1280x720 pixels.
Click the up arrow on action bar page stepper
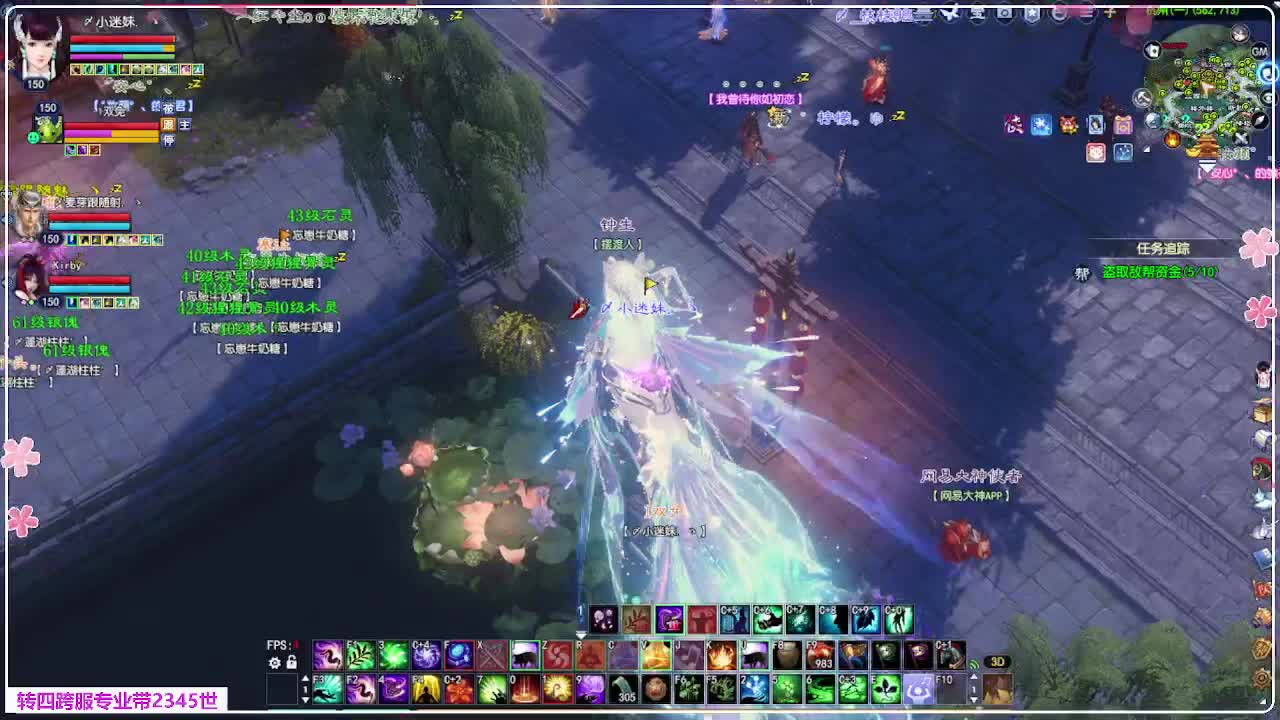306,676
